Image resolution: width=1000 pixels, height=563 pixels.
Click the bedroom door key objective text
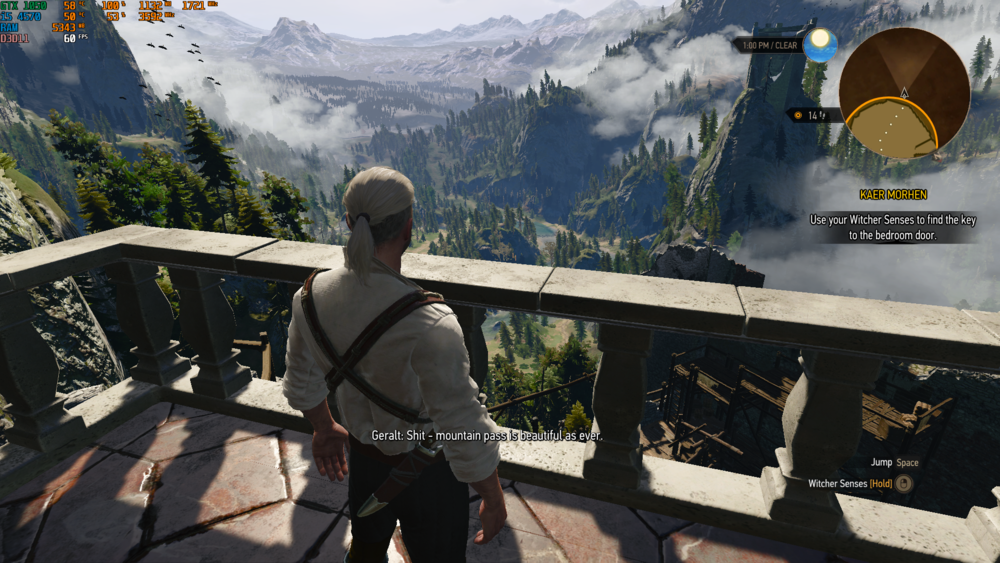[x=892, y=227]
